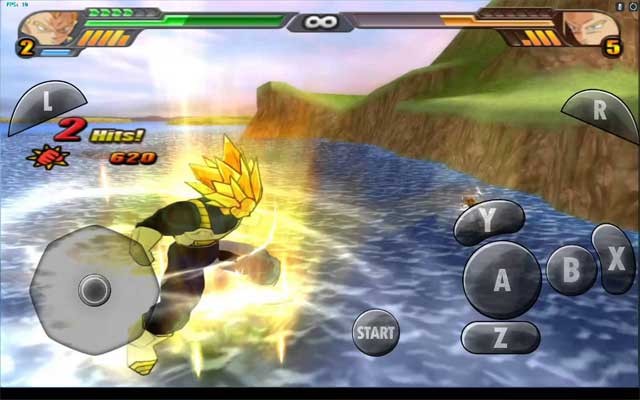Tap the on-screen Y button

(x=489, y=222)
